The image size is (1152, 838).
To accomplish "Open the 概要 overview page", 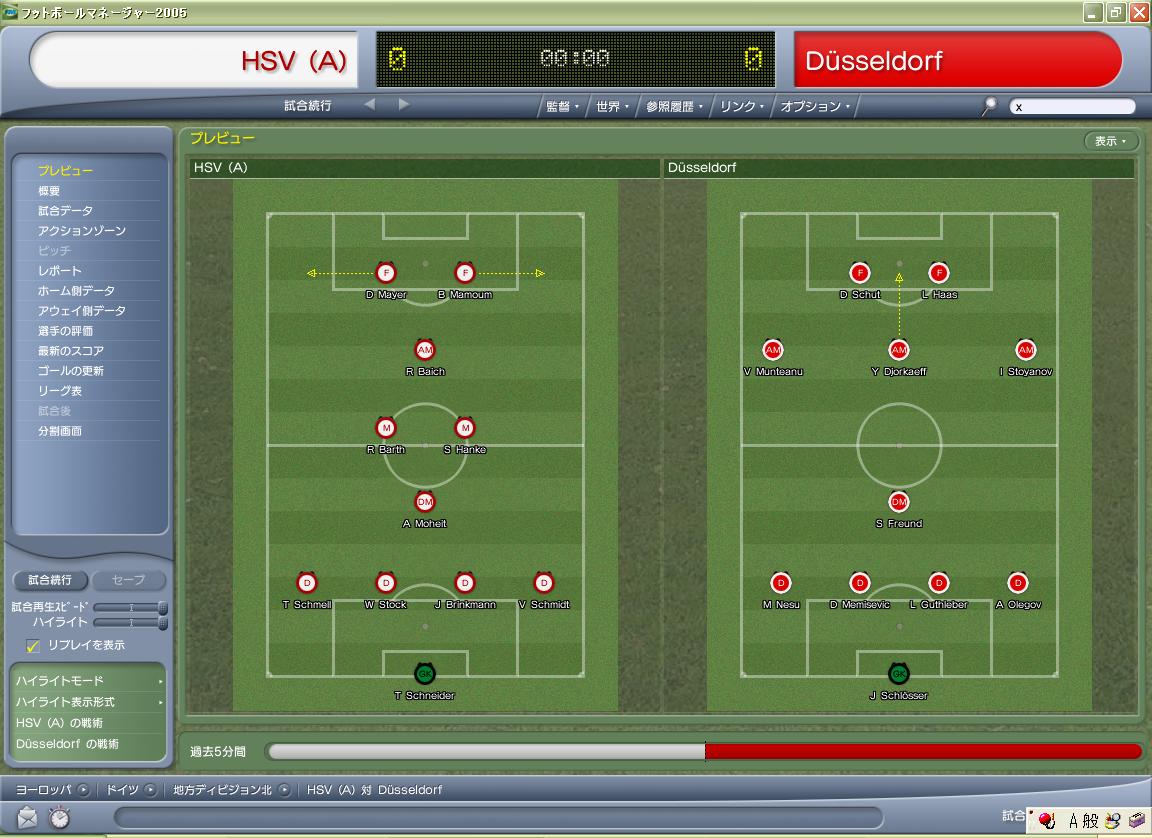I will [x=49, y=191].
